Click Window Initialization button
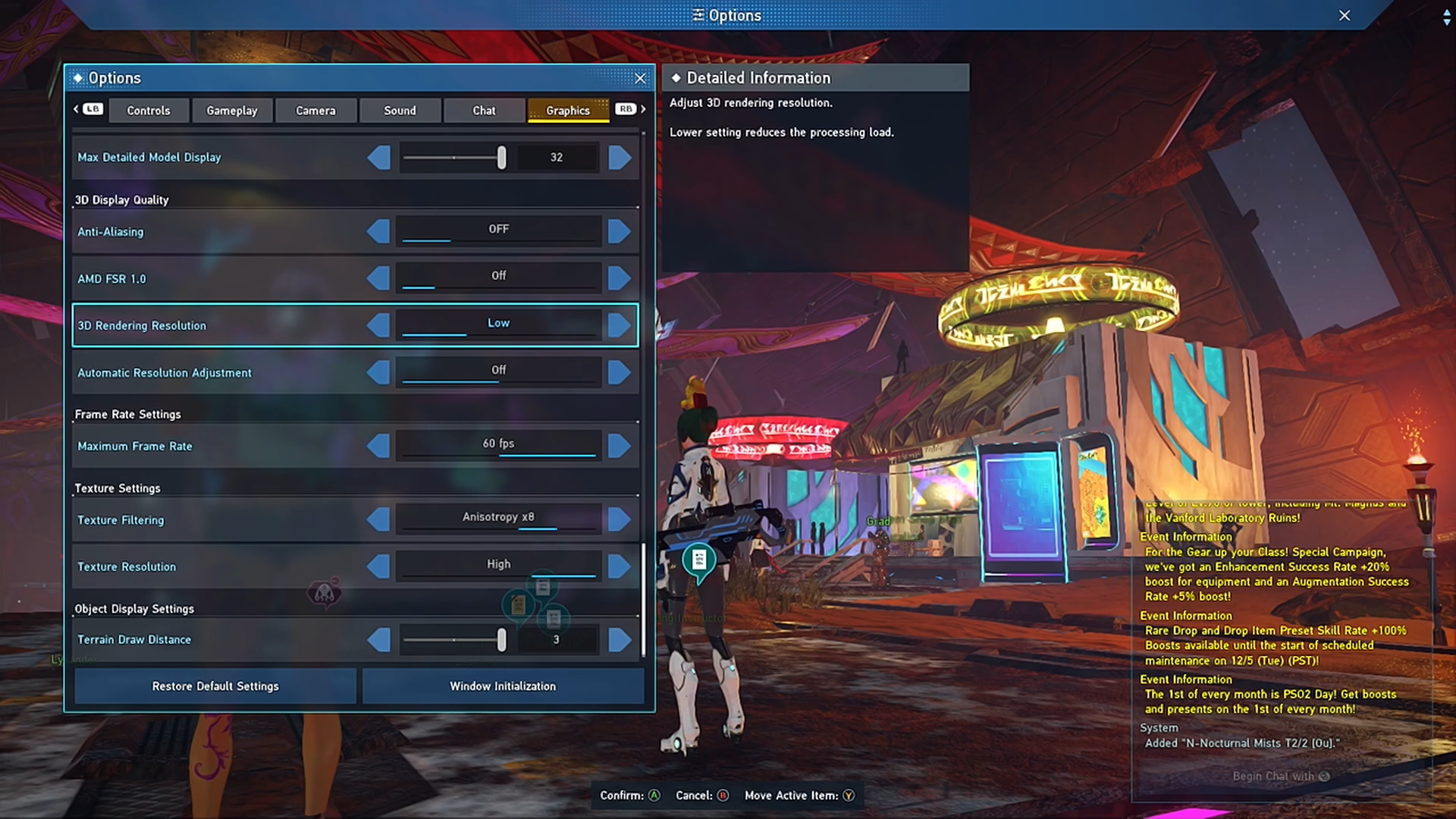This screenshot has width=1456, height=819. 503,686
